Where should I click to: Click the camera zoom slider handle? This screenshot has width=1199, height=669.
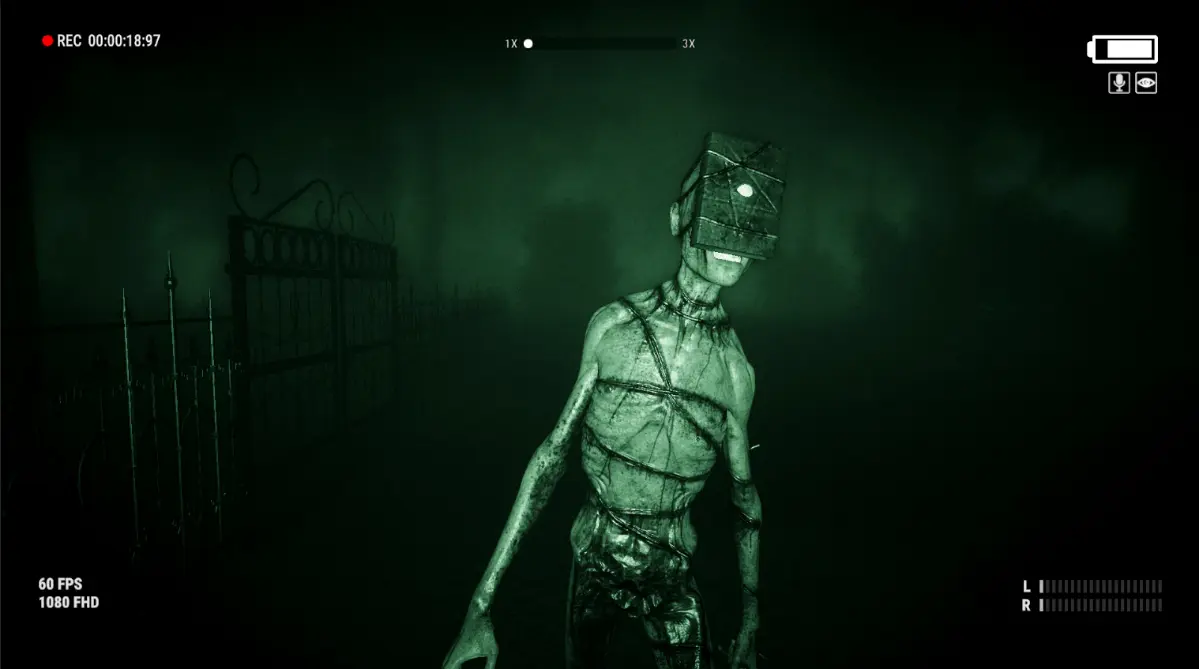(x=528, y=44)
